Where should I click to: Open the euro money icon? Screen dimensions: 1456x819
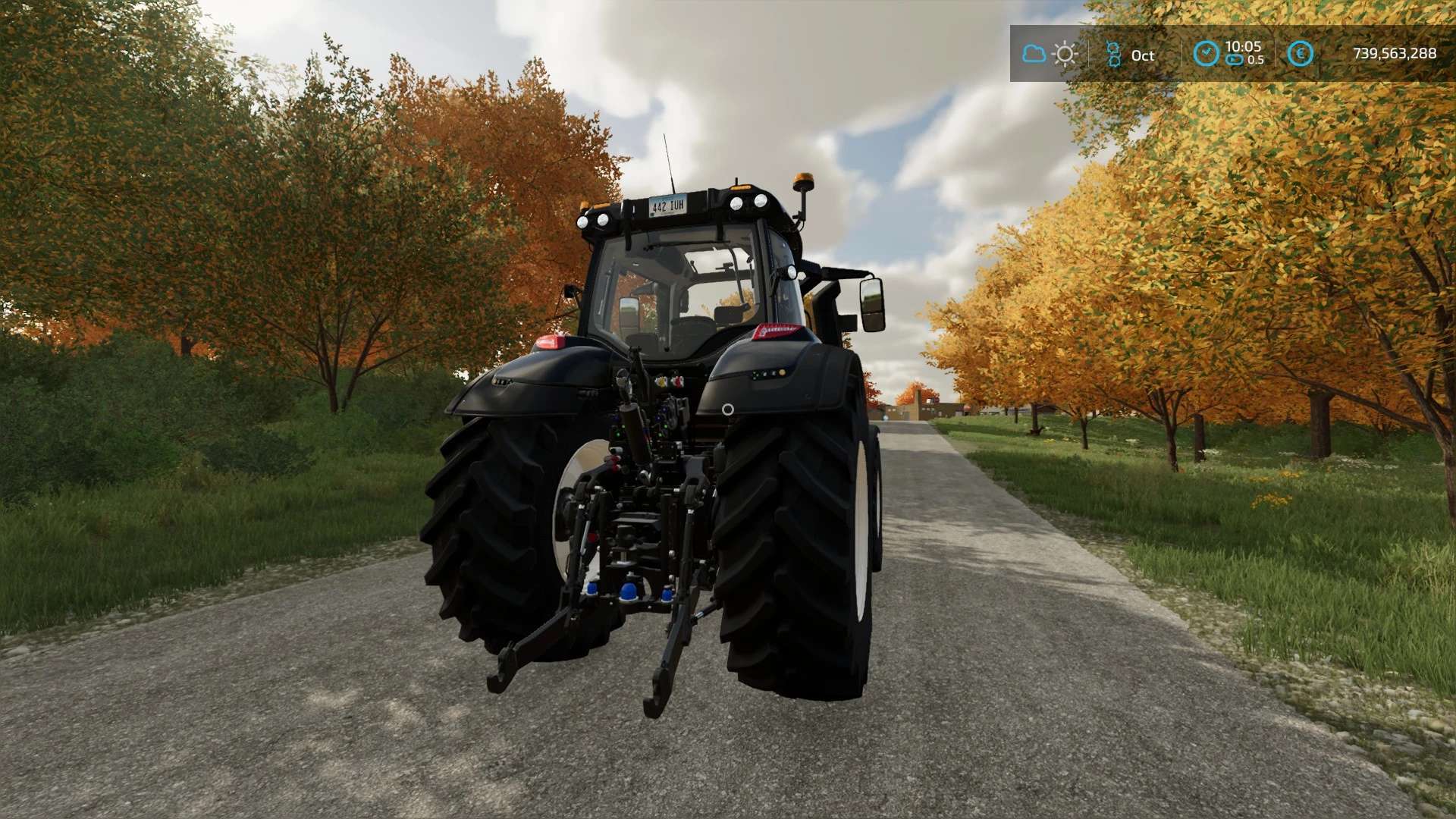1300,54
